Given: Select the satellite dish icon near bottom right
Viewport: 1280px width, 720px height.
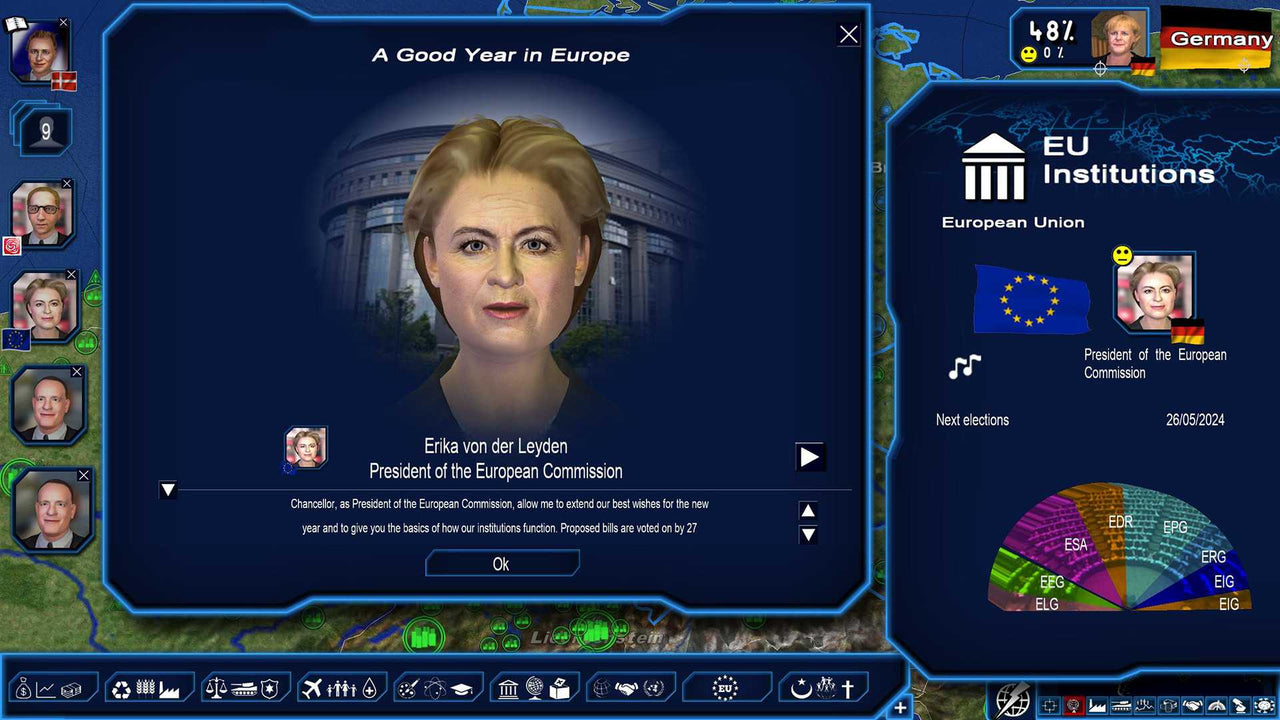Looking at the screenshot, I should pyautogui.click(x=1240, y=705).
